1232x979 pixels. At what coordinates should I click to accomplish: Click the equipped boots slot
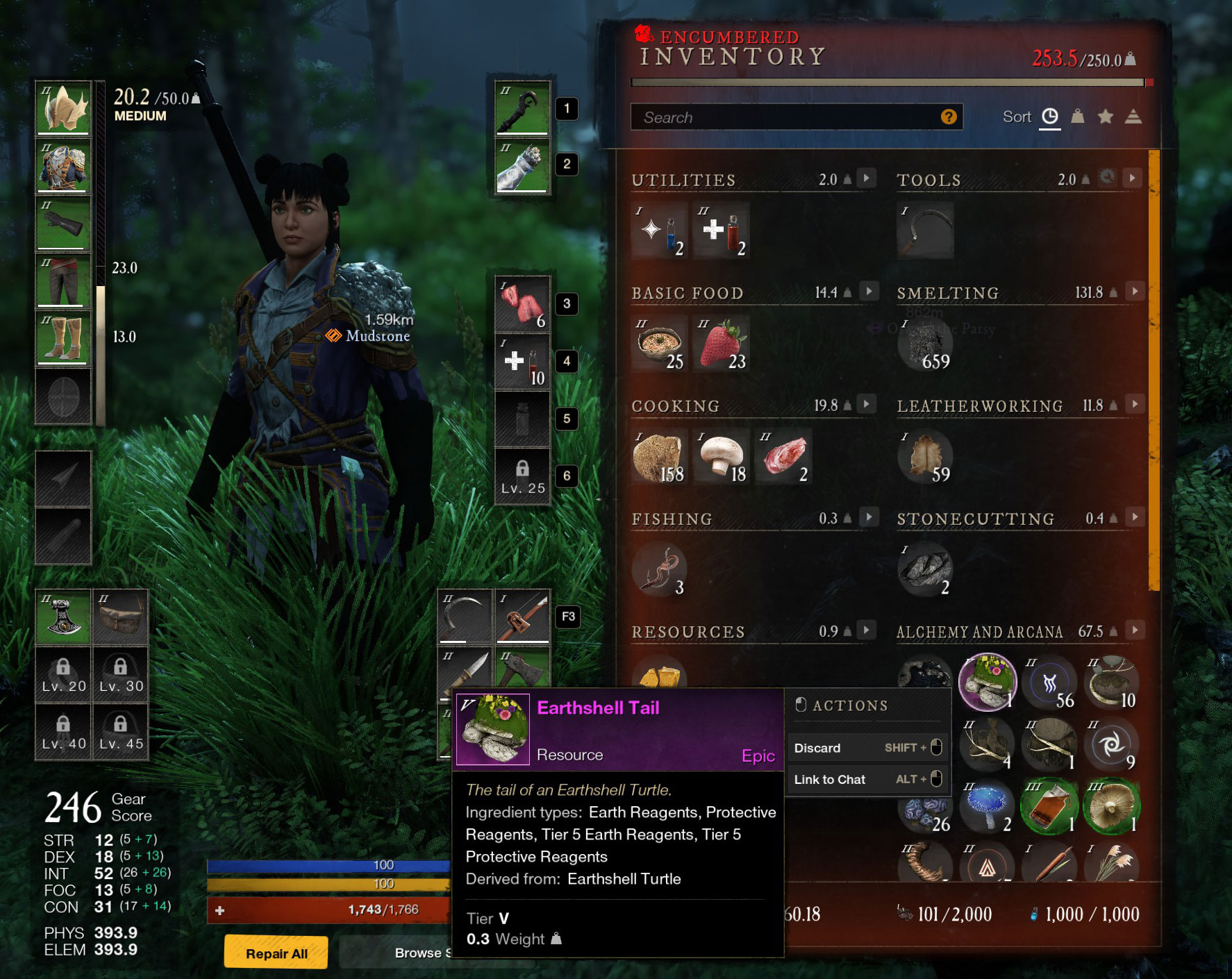(x=63, y=338)
